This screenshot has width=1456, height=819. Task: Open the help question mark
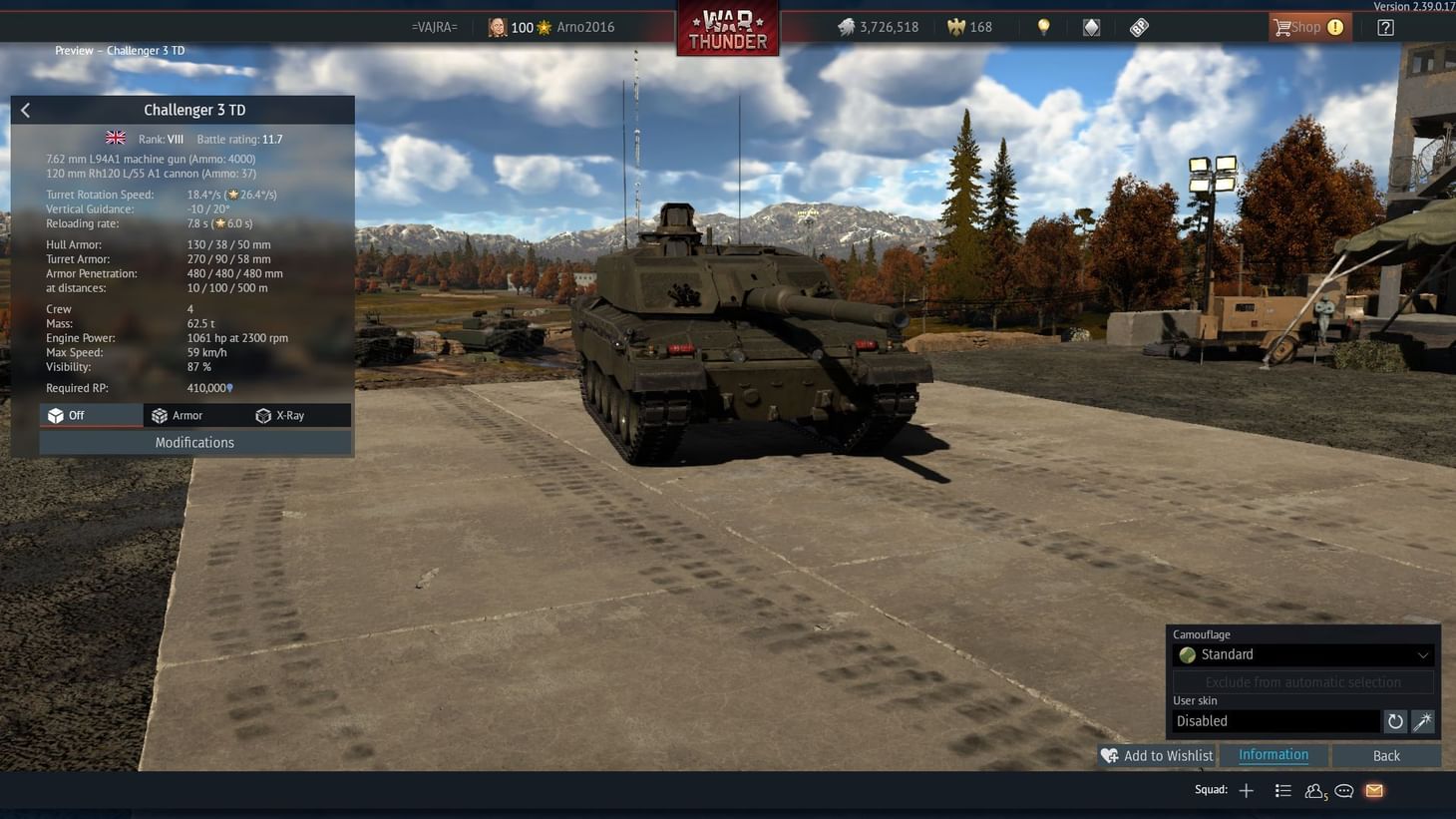tap(1385, 27)
